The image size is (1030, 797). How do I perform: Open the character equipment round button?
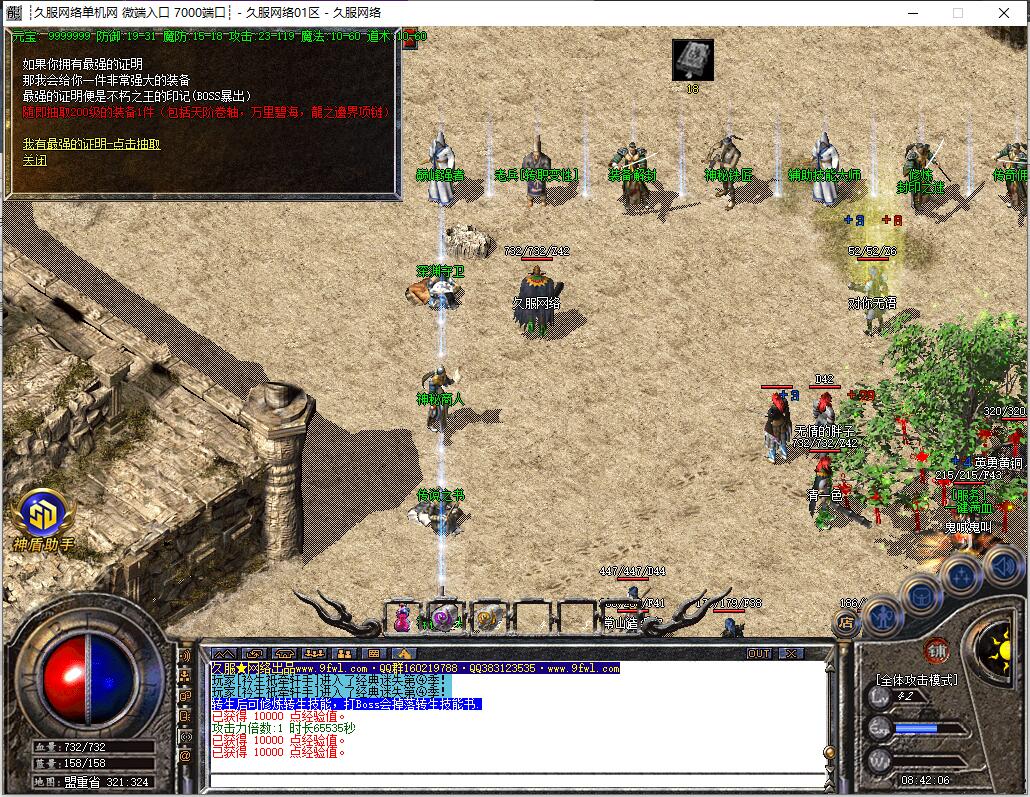[x=883, y=615]
